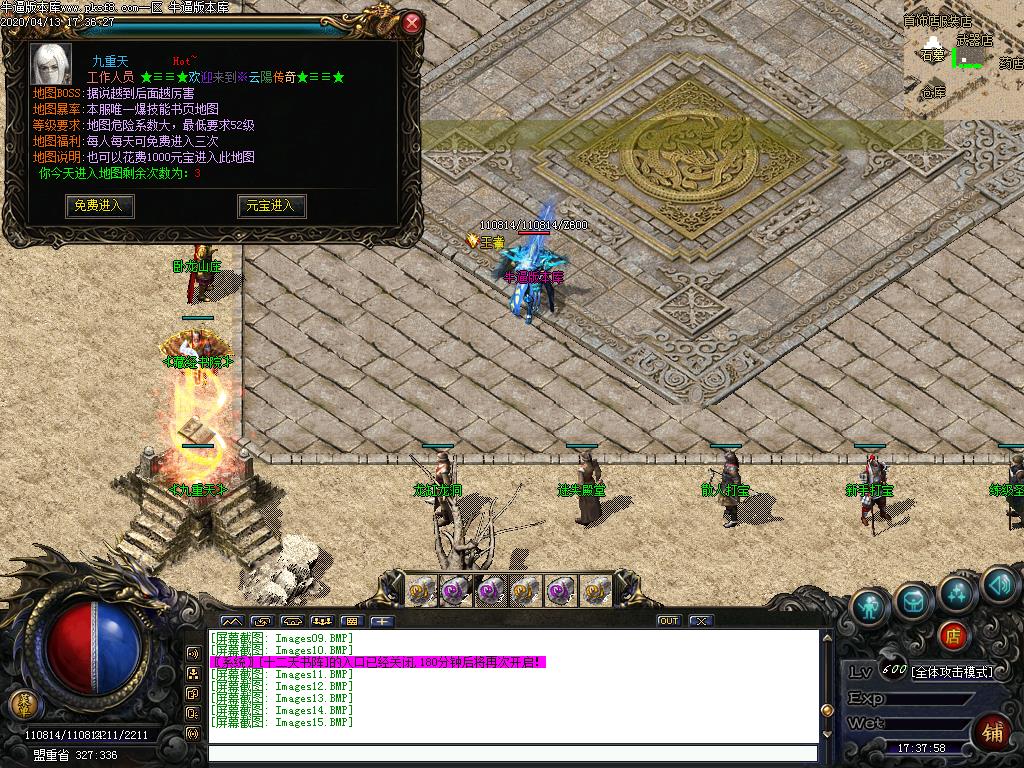Type in the chat input field

512,754
